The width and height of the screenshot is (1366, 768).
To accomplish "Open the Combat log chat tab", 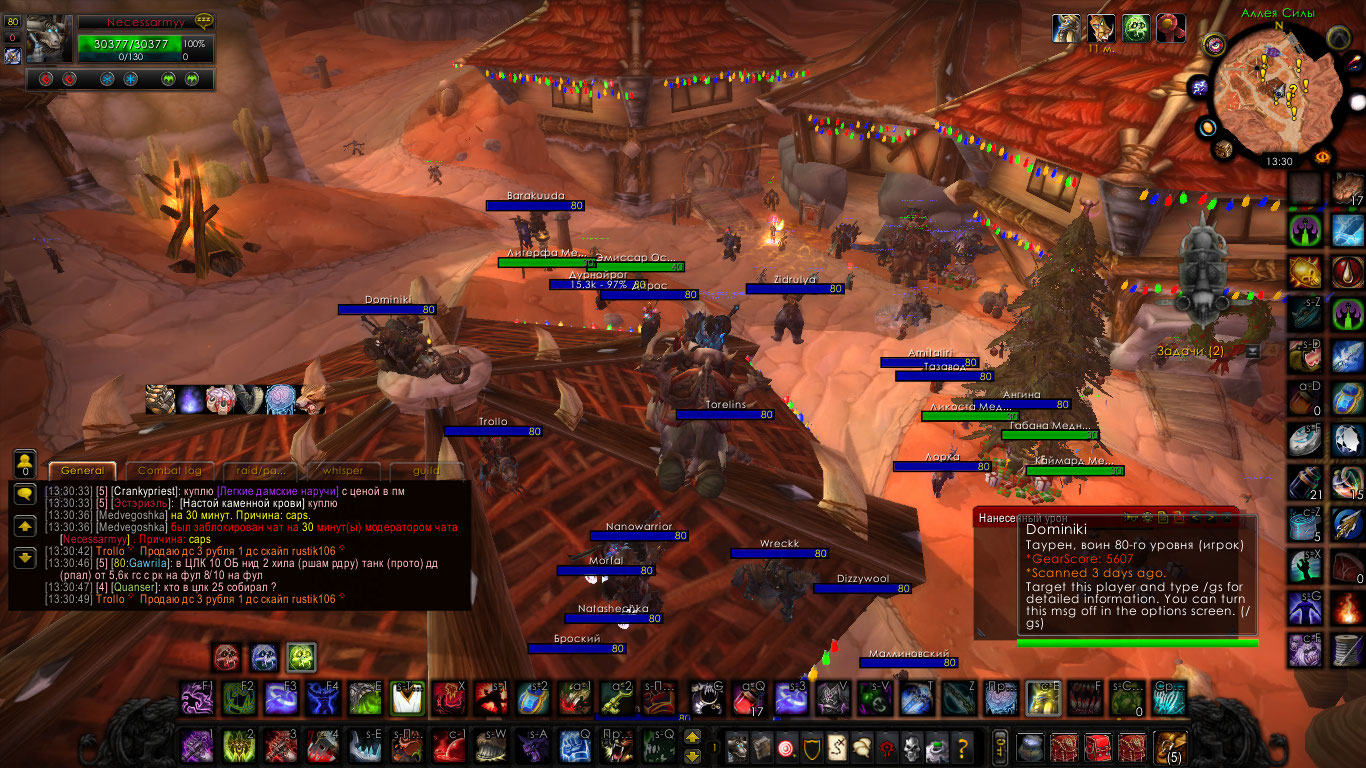I will tap(169, 471).
